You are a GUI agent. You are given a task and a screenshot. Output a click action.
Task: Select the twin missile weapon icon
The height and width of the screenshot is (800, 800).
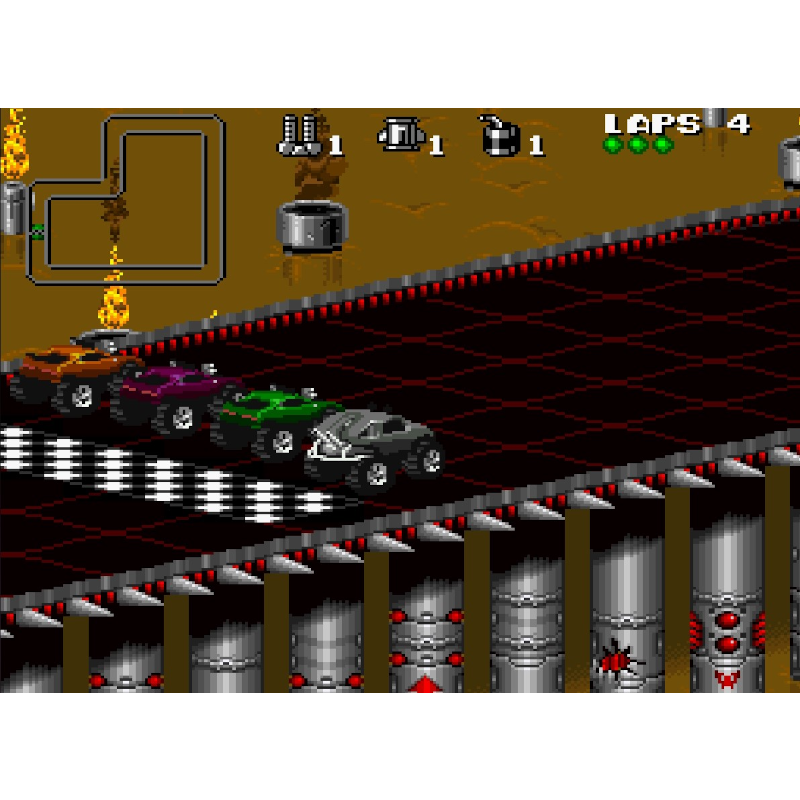(299, 135)
